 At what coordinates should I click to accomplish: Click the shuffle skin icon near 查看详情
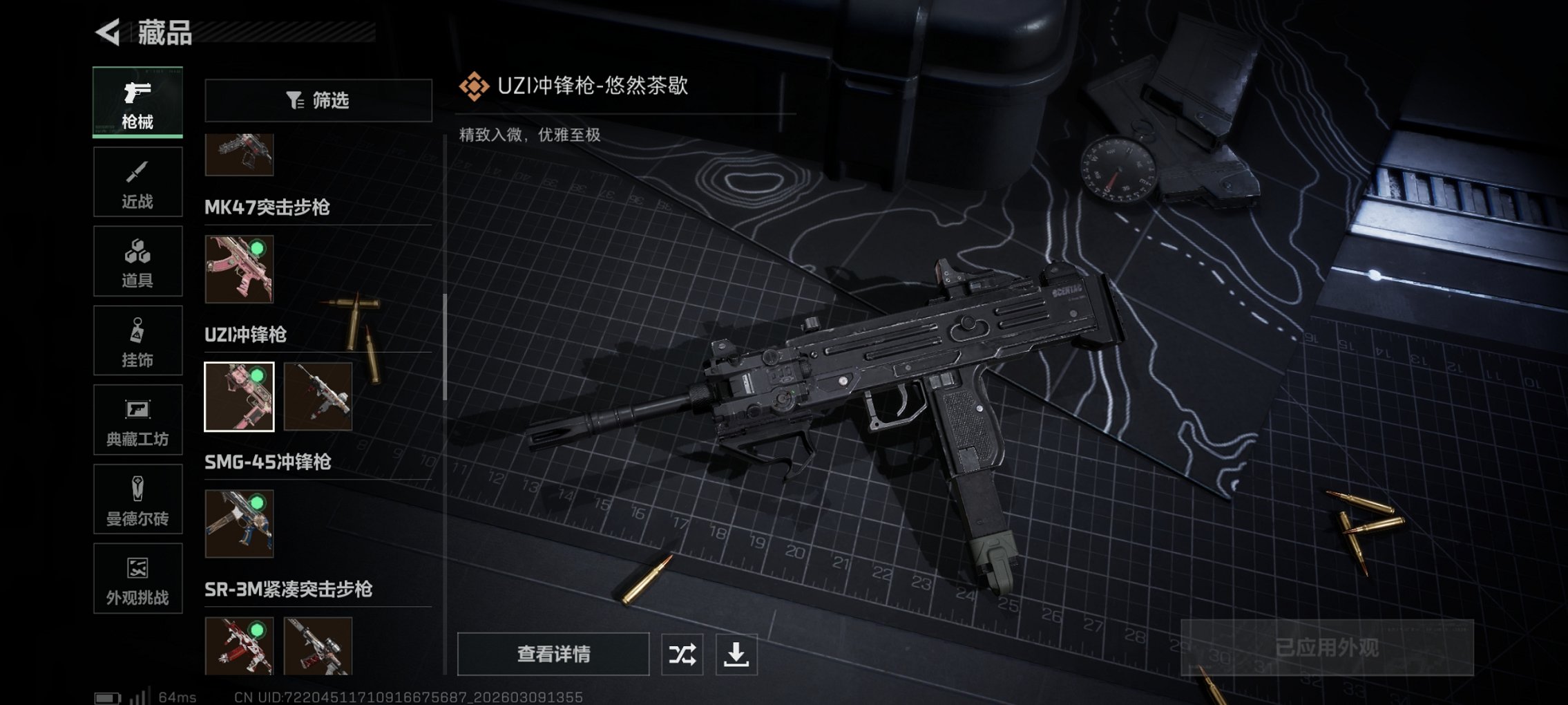681,652
